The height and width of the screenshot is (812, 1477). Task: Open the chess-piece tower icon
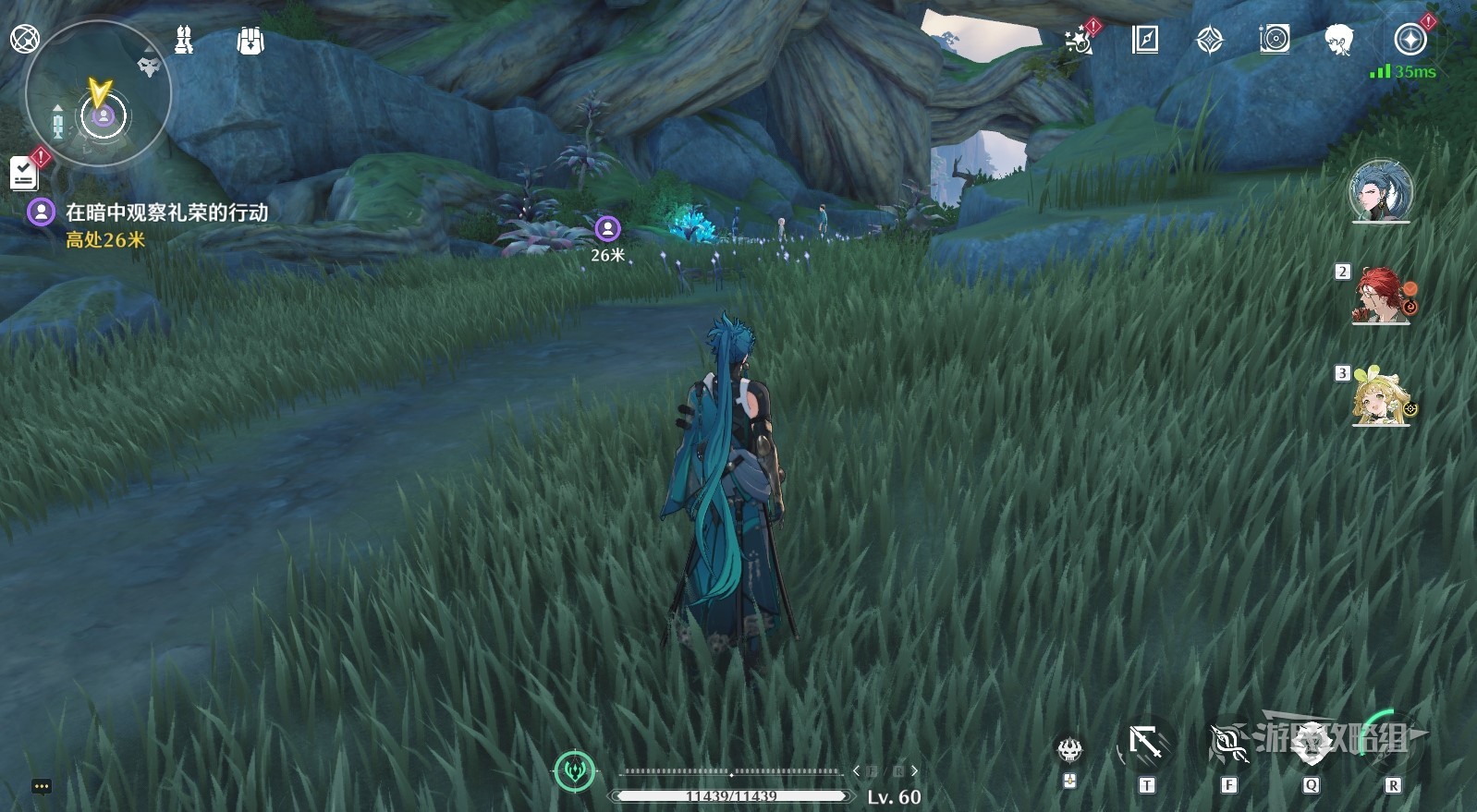[184, 40]
